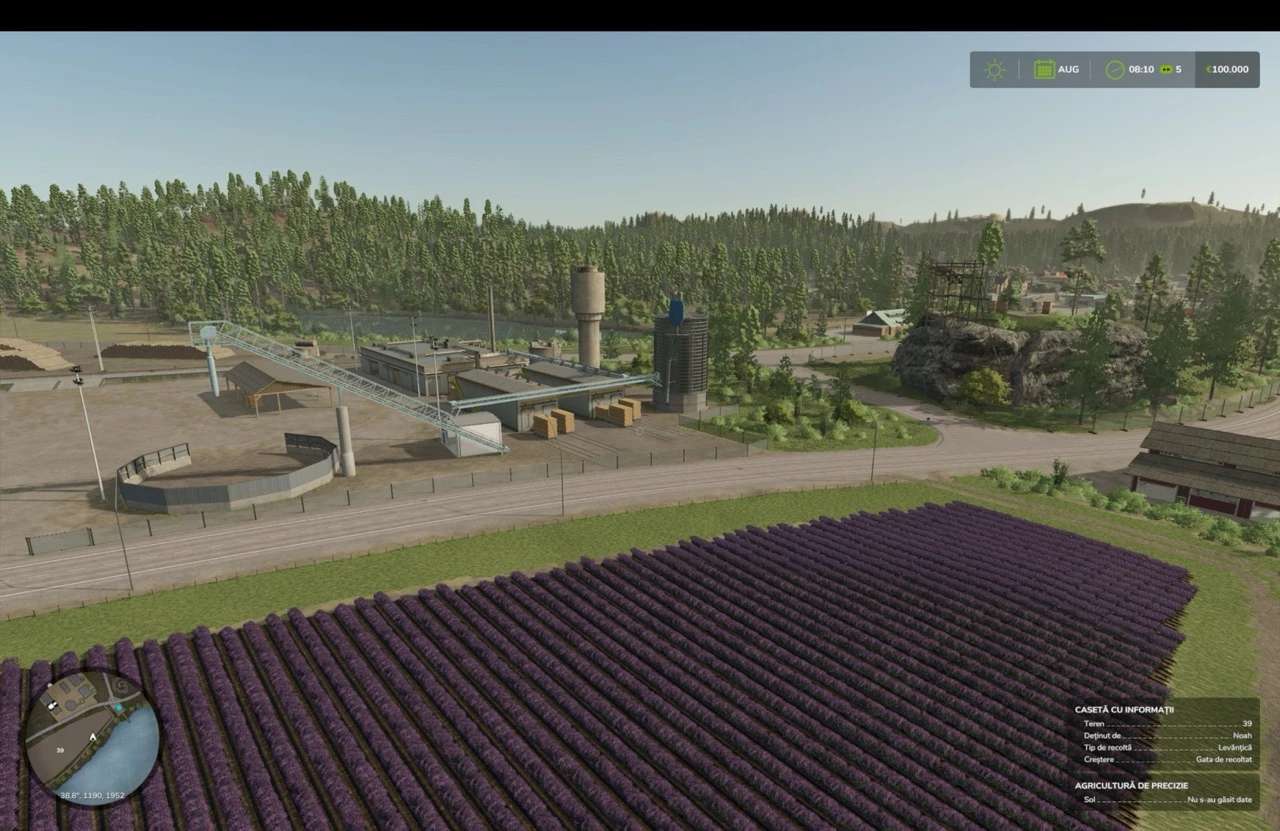Screen dimensions: 1280x831
Task: Select the player arrow marker on minimap
Action: click(x=93, y=737)
